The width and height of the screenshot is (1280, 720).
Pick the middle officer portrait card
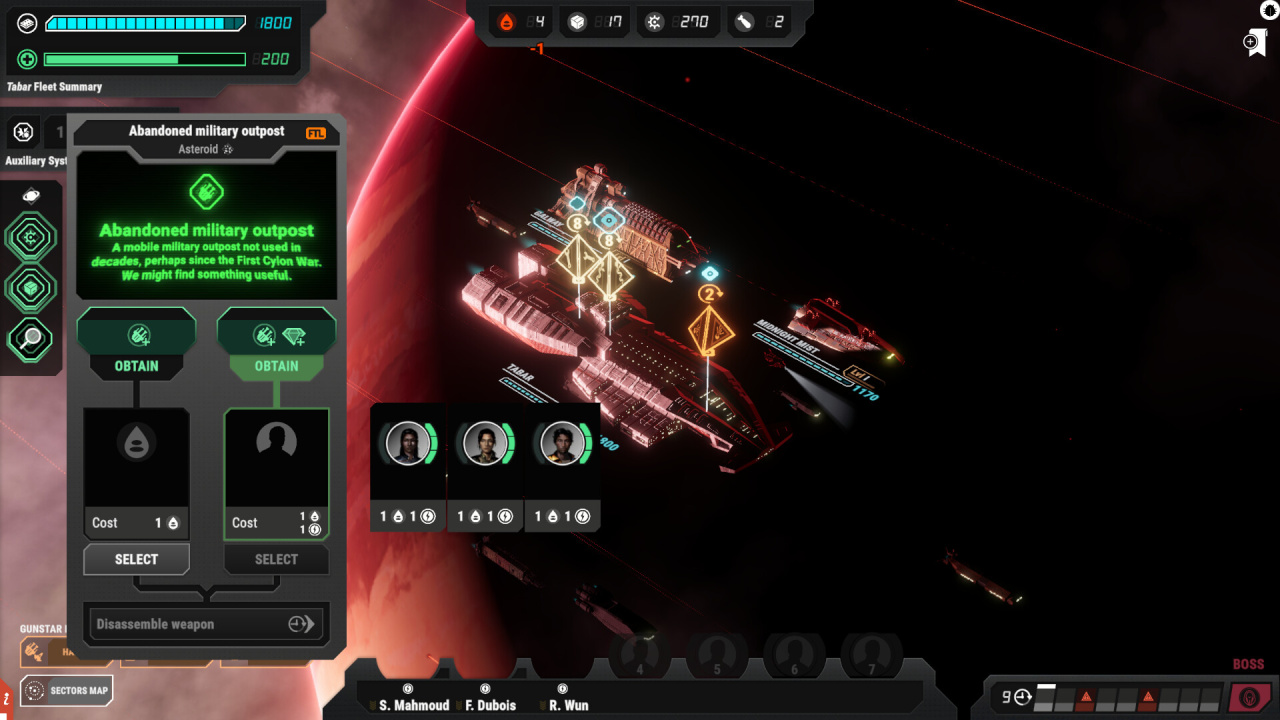(486, 444)
